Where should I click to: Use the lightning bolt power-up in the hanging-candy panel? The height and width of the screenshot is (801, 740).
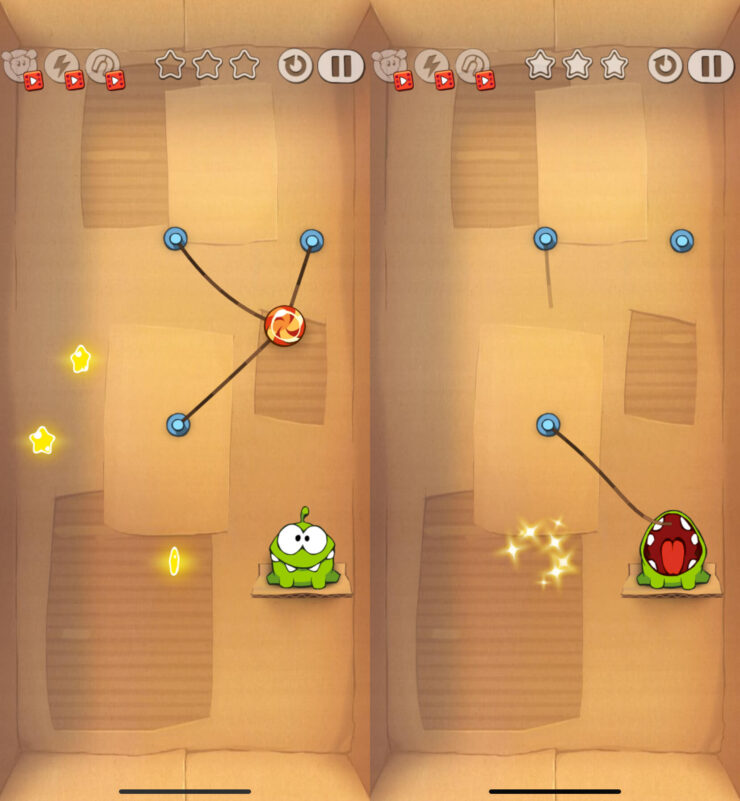point(62,67)
